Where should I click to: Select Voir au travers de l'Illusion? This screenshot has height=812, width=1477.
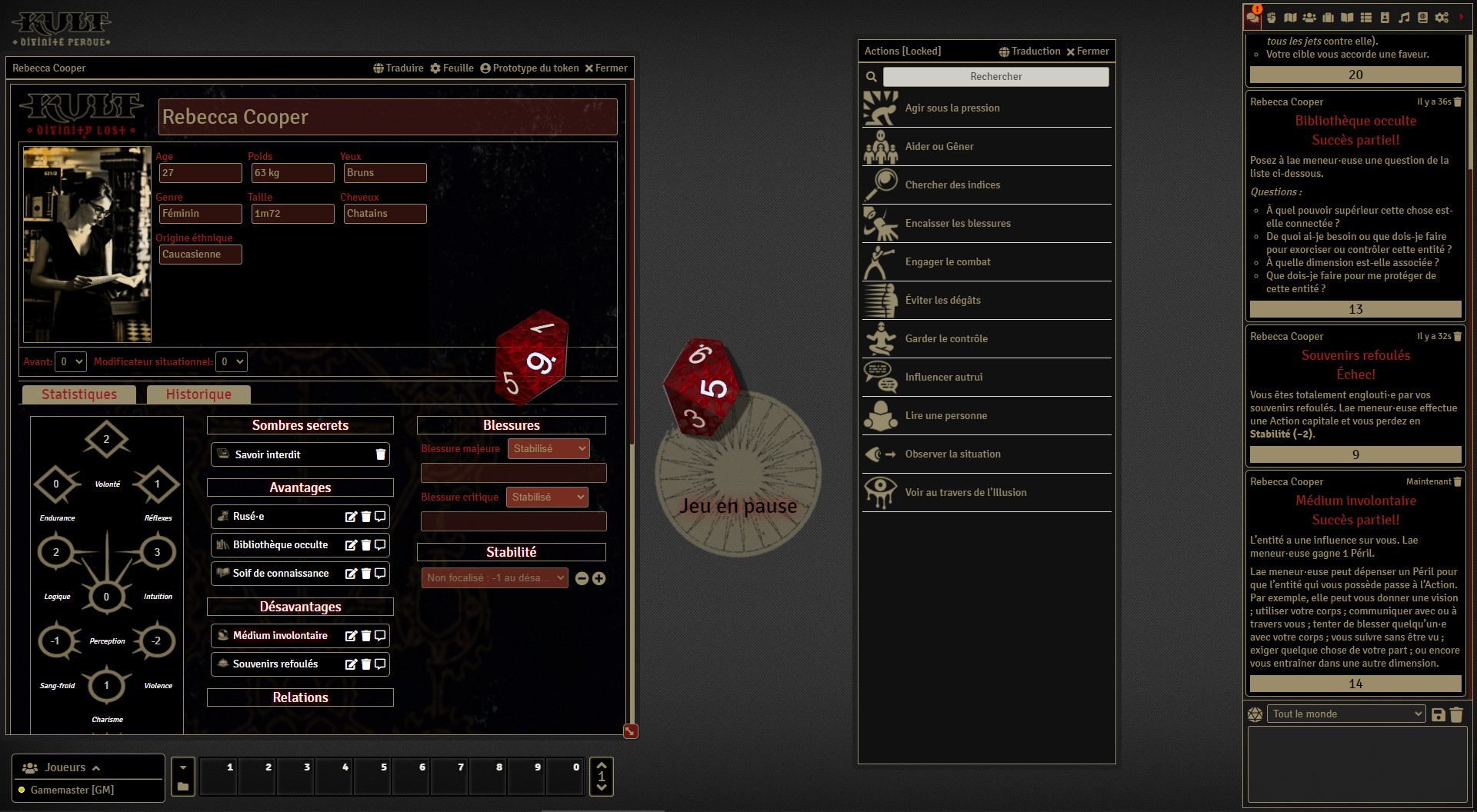pos(965,493)
